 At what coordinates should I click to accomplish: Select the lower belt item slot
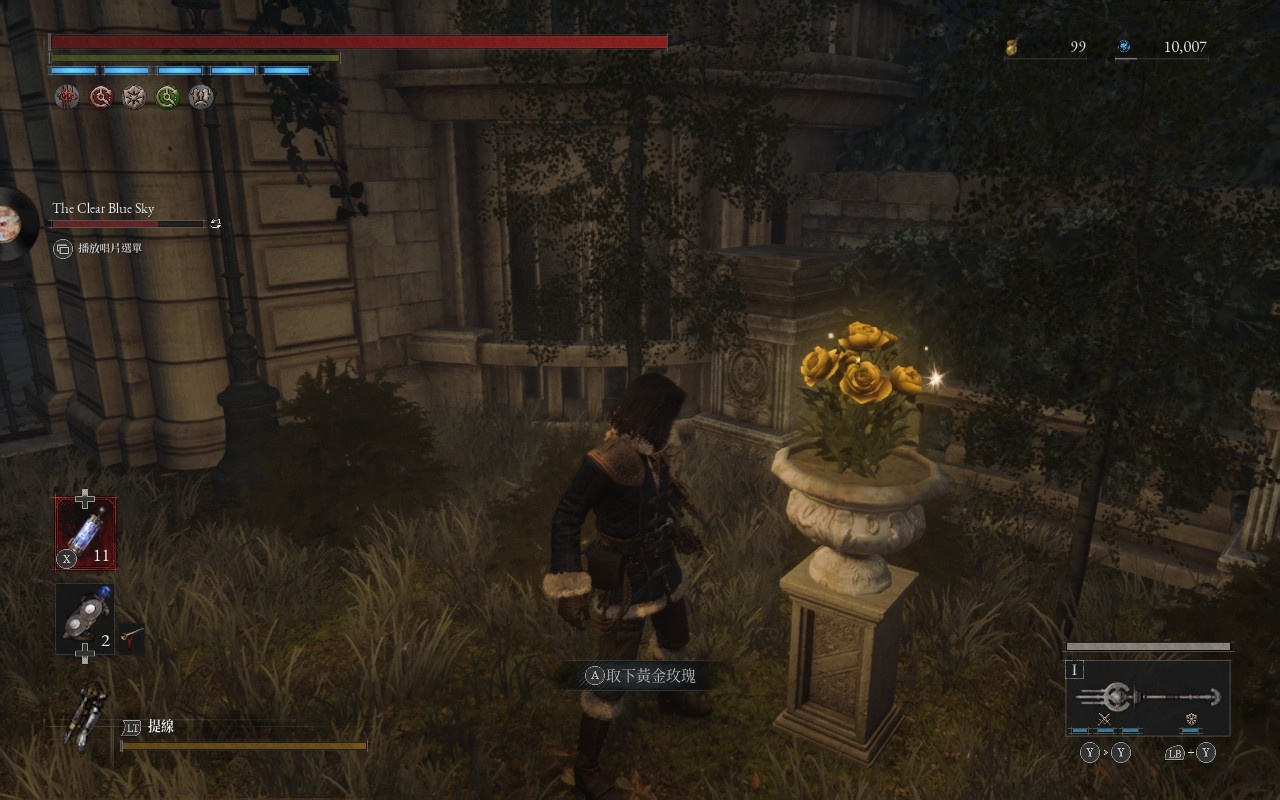click(x=84, y=620)
